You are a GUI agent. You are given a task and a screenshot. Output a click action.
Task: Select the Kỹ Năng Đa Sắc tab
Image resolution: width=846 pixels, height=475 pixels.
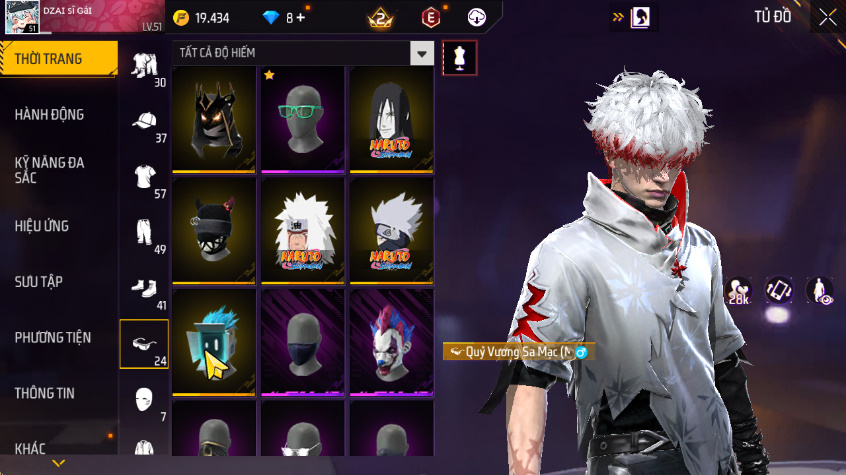(x=50, y=169)
